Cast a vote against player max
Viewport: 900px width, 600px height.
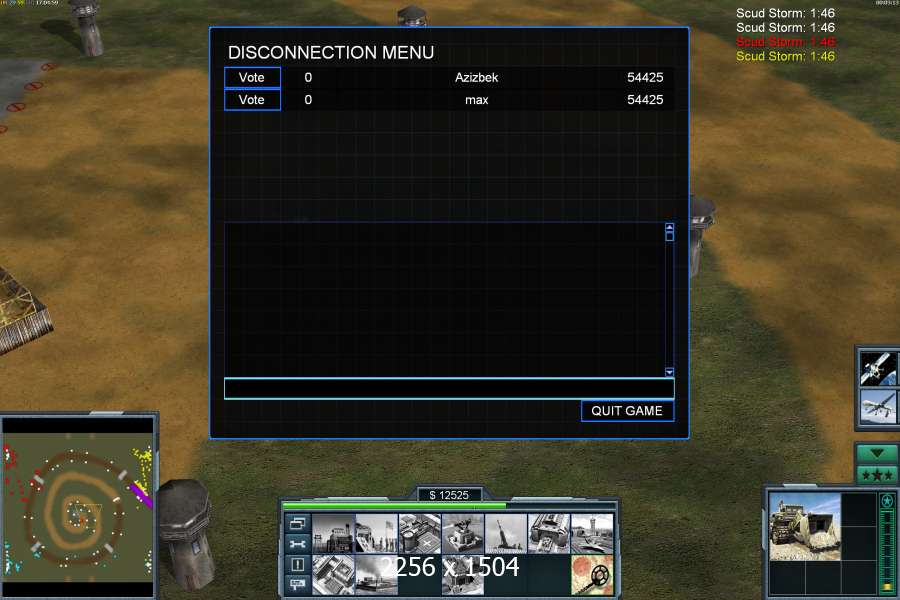[252, 100]
